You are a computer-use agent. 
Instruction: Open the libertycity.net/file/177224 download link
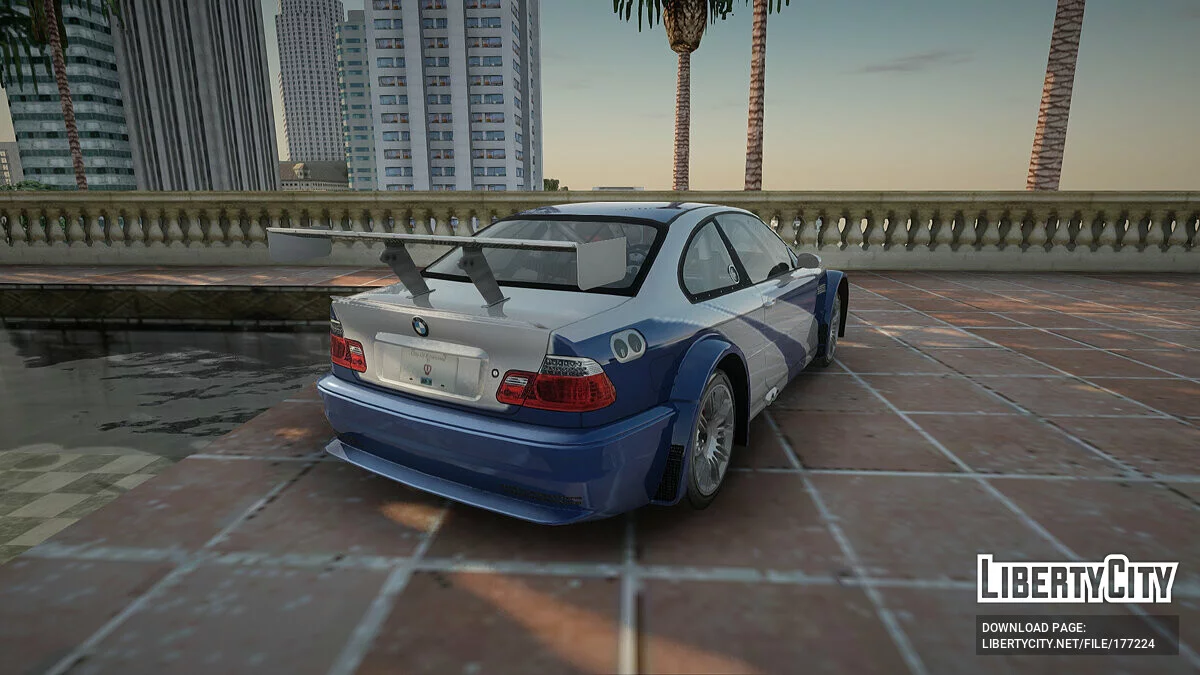[x=1067, y=644]
